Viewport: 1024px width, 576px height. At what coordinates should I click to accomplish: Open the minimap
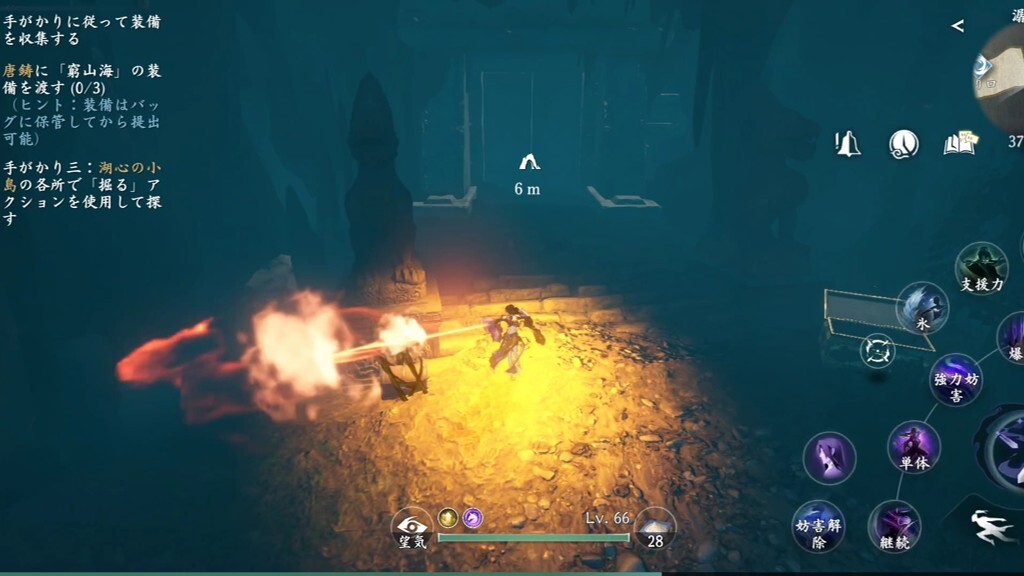click(x=1002, y=75)
